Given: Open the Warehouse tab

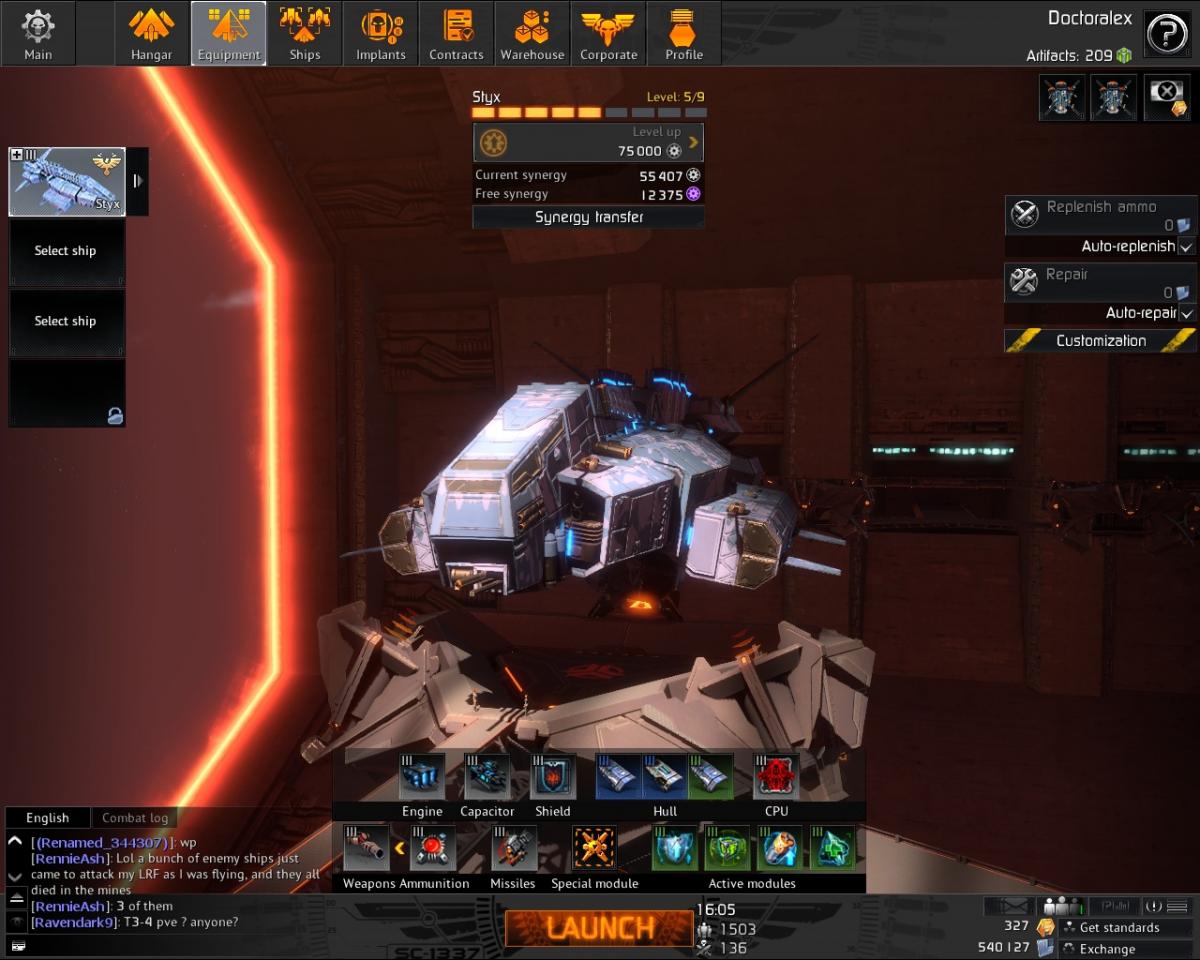Looking at the screenshot, I should pyautogui.click(x=533, y=34).
